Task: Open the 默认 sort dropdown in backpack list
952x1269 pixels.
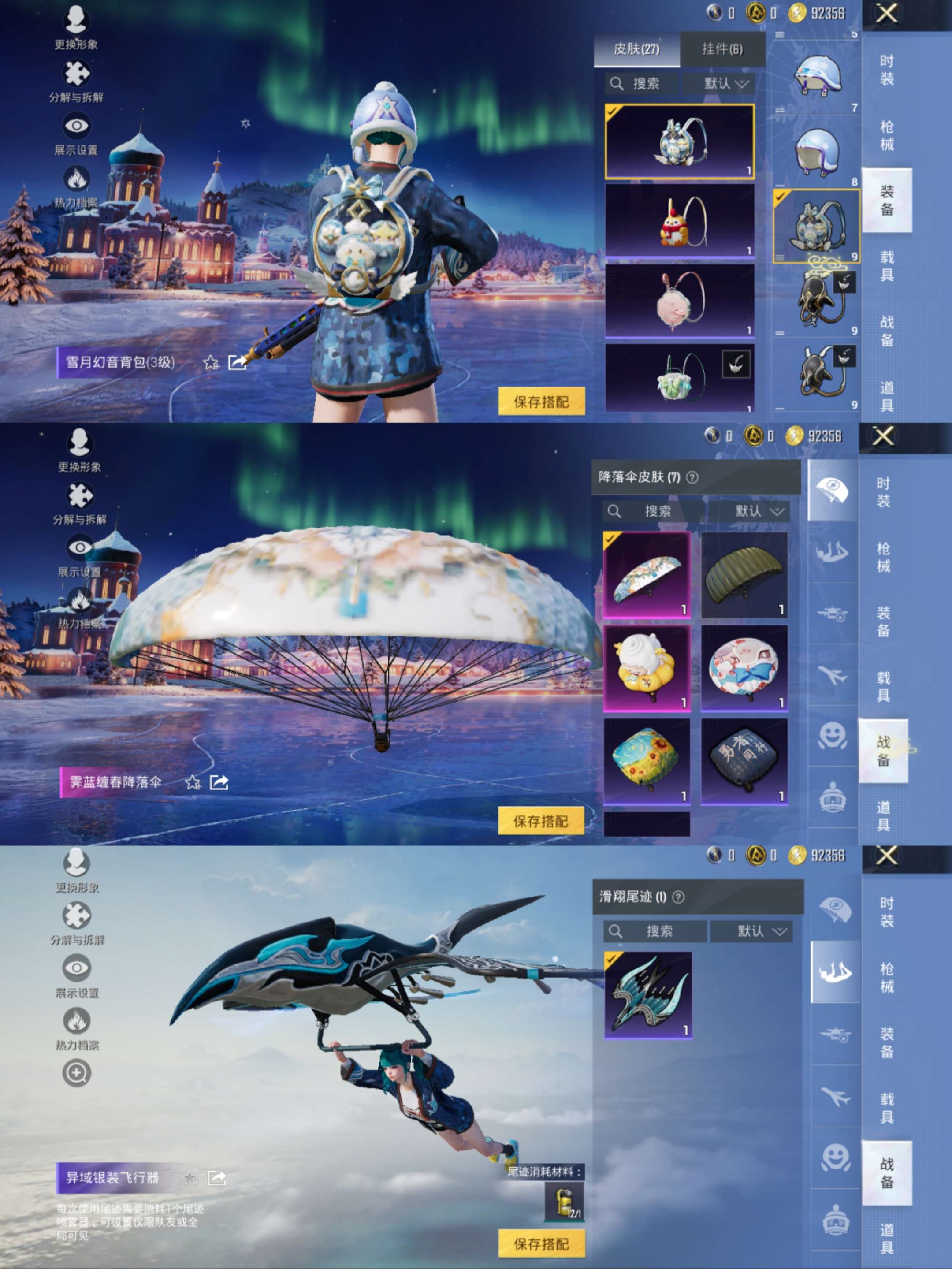Action: (x=724, y=84)
